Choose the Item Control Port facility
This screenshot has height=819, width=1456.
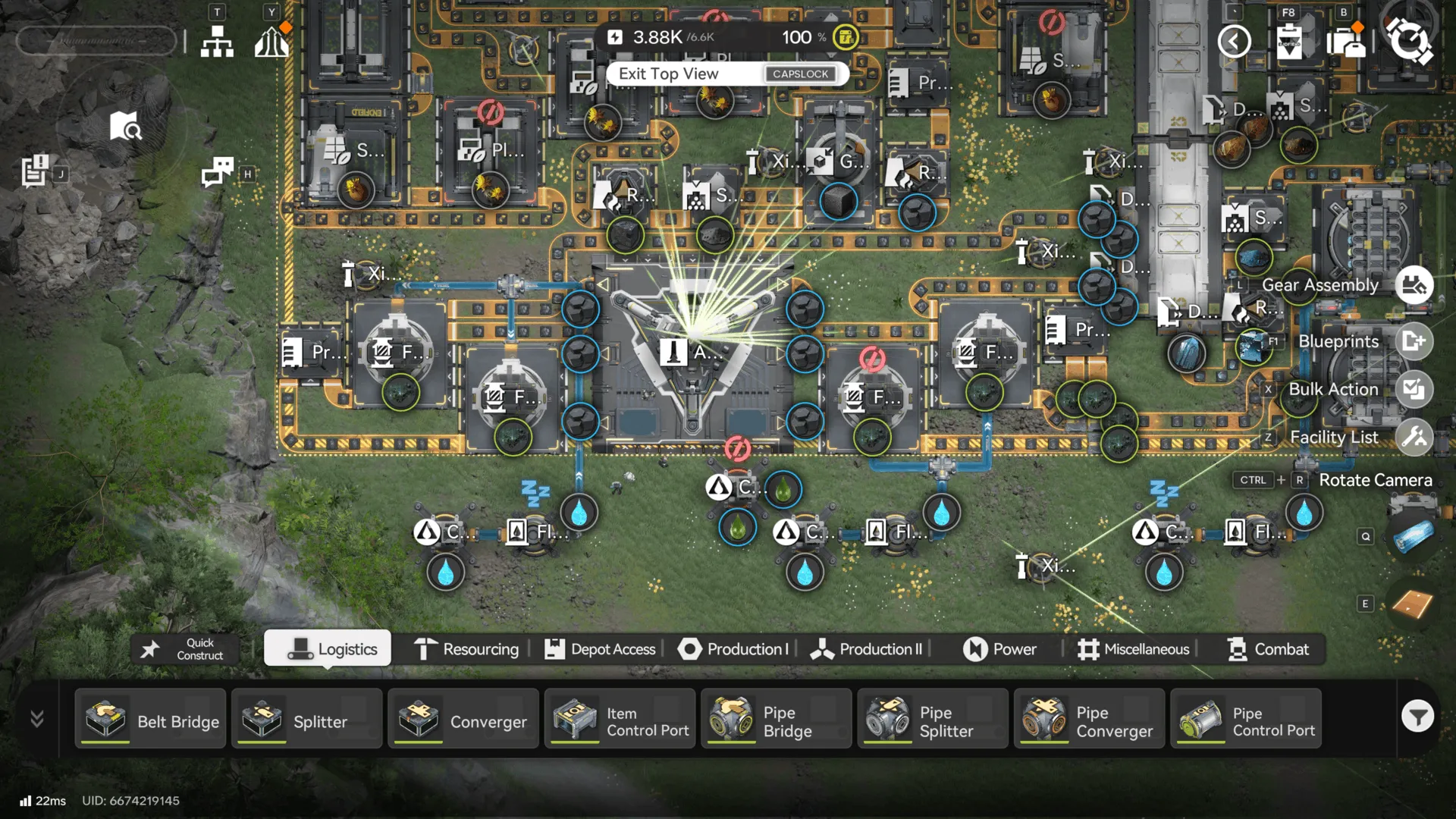tap(620, 720)
